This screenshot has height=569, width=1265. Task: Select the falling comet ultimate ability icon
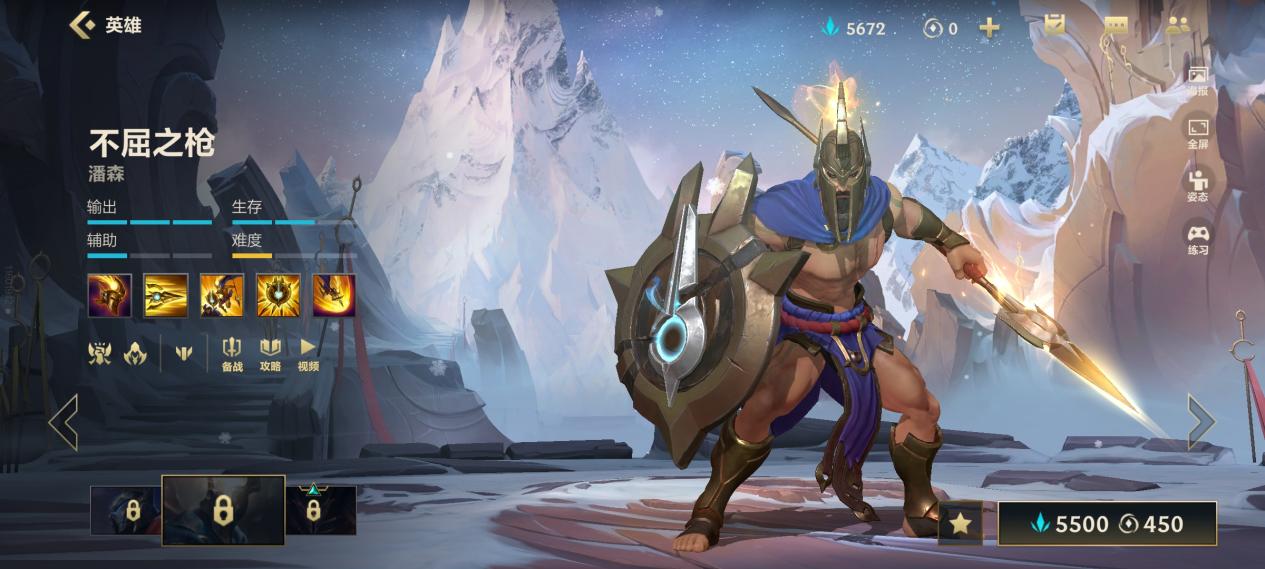pyautogui.click(x=334, y=295)
